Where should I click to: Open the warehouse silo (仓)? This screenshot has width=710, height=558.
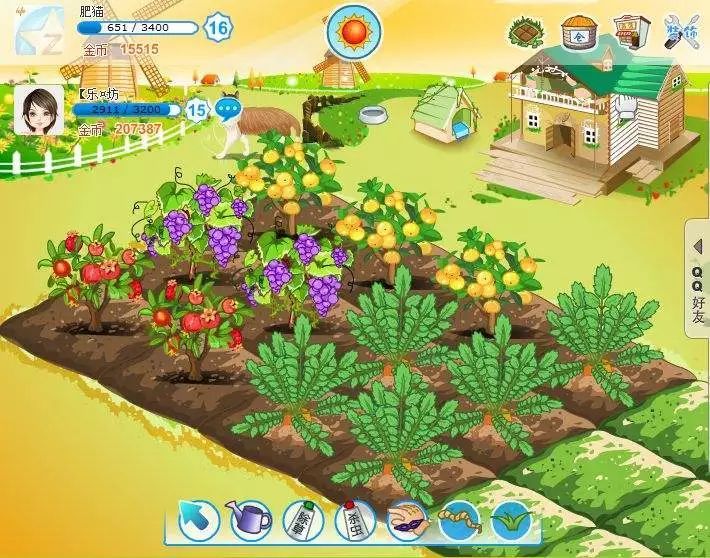click(577, 32)
